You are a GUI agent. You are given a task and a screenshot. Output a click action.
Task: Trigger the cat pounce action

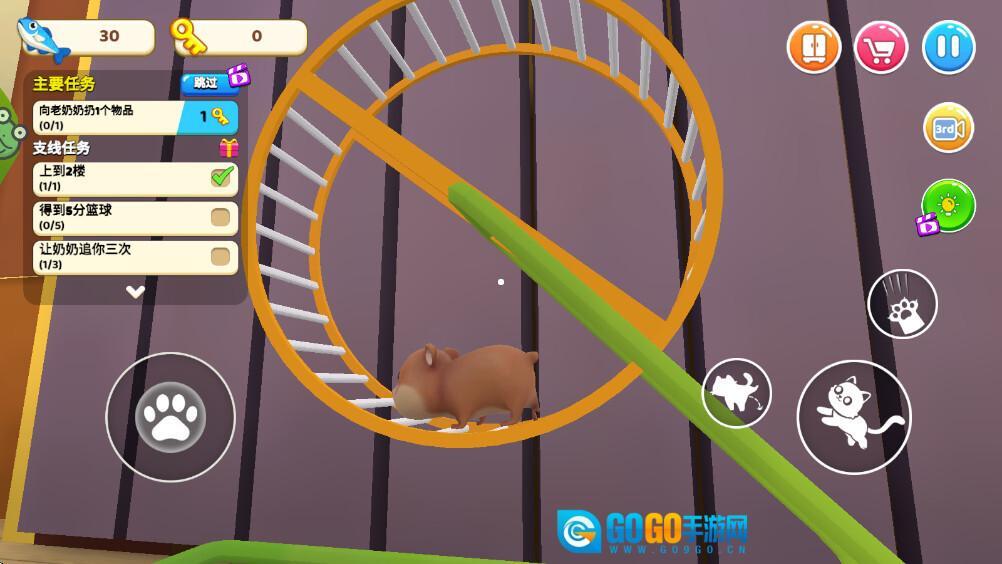tap(736, 393)
